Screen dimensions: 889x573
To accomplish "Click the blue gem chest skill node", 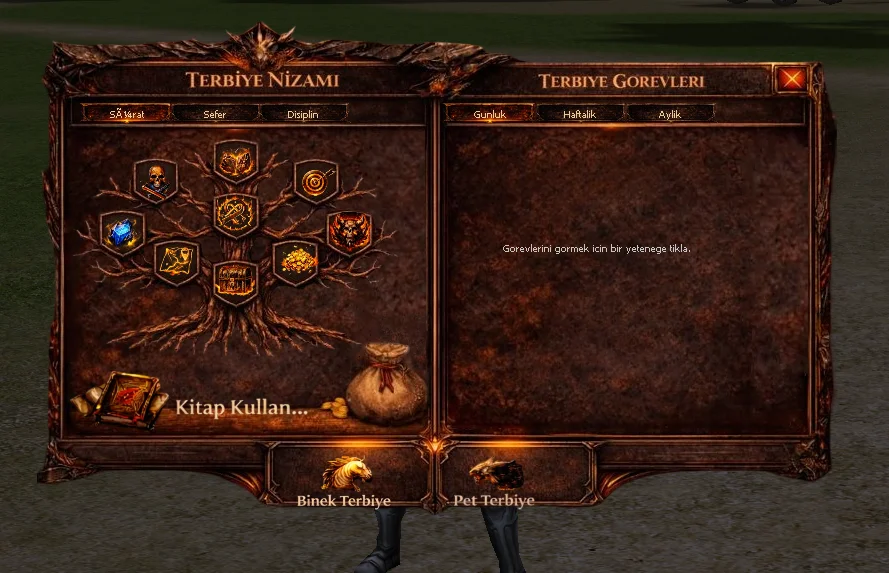I will [122, 233].
